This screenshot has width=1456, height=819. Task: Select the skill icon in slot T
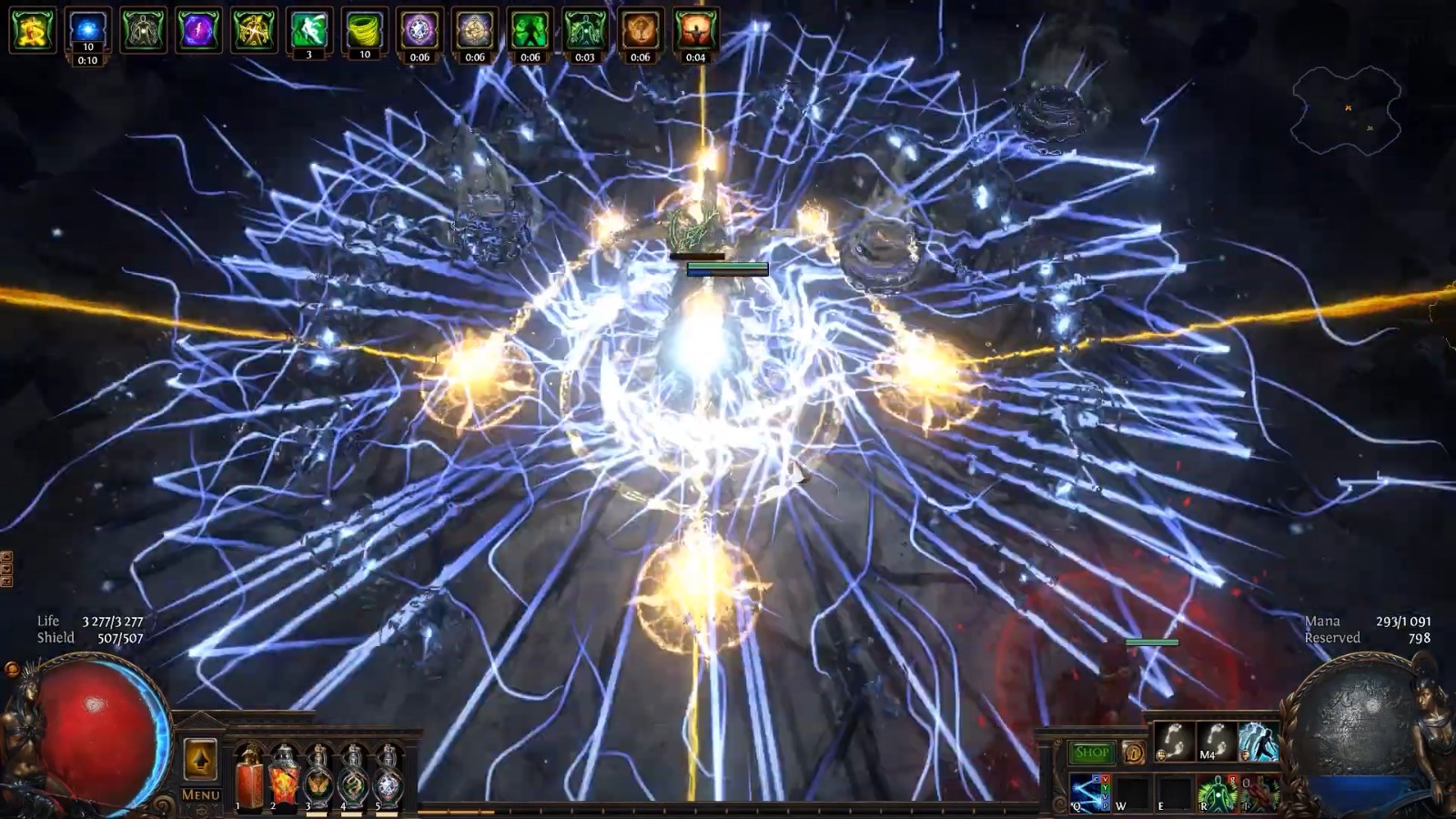coord(1261,793)
